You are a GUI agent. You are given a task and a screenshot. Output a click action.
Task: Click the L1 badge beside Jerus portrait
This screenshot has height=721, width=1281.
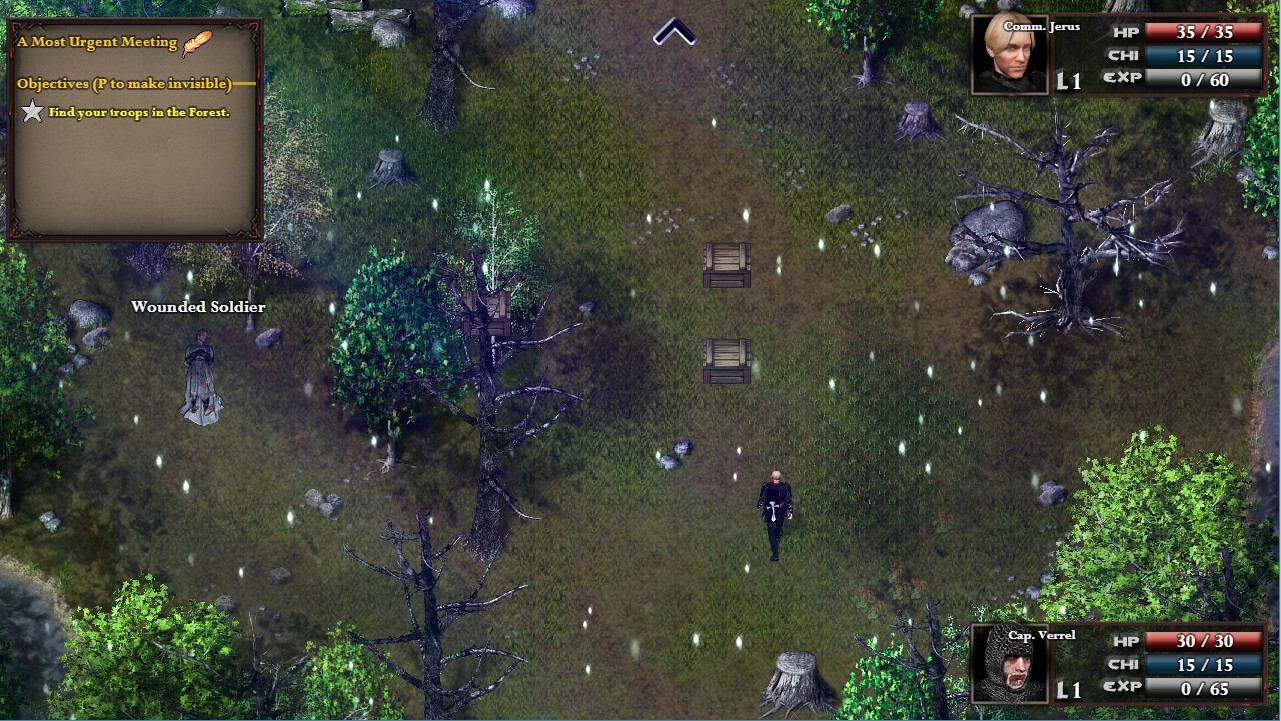tap(1068, 82)
